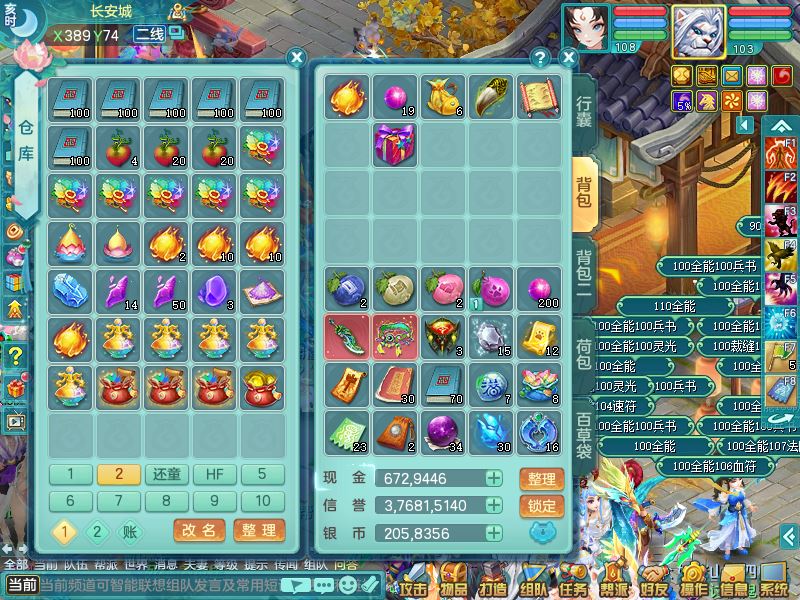
Task: Open the backpack help question mark
Action: (x=540, y=58)
